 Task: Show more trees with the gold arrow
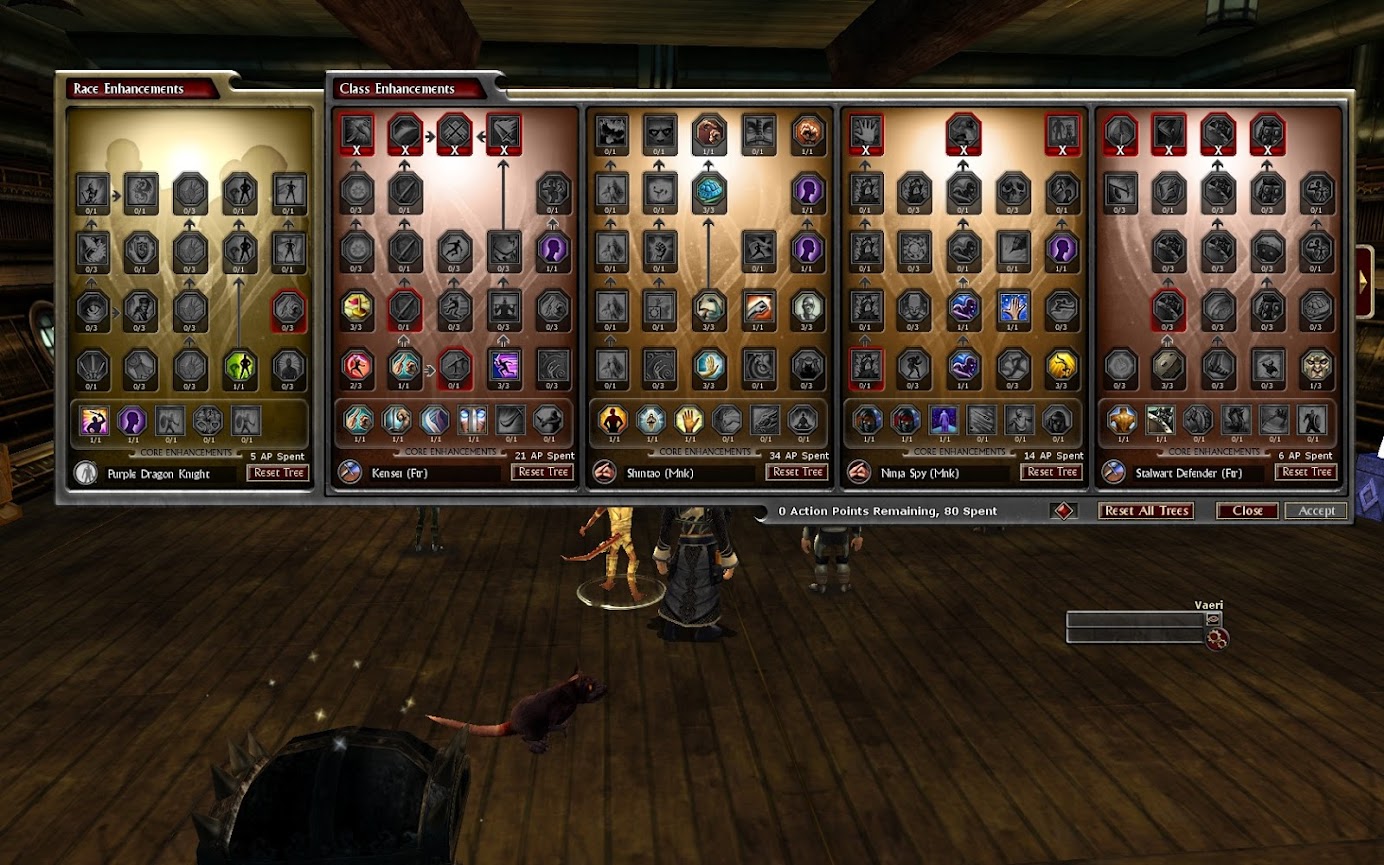coord(1364,281)
